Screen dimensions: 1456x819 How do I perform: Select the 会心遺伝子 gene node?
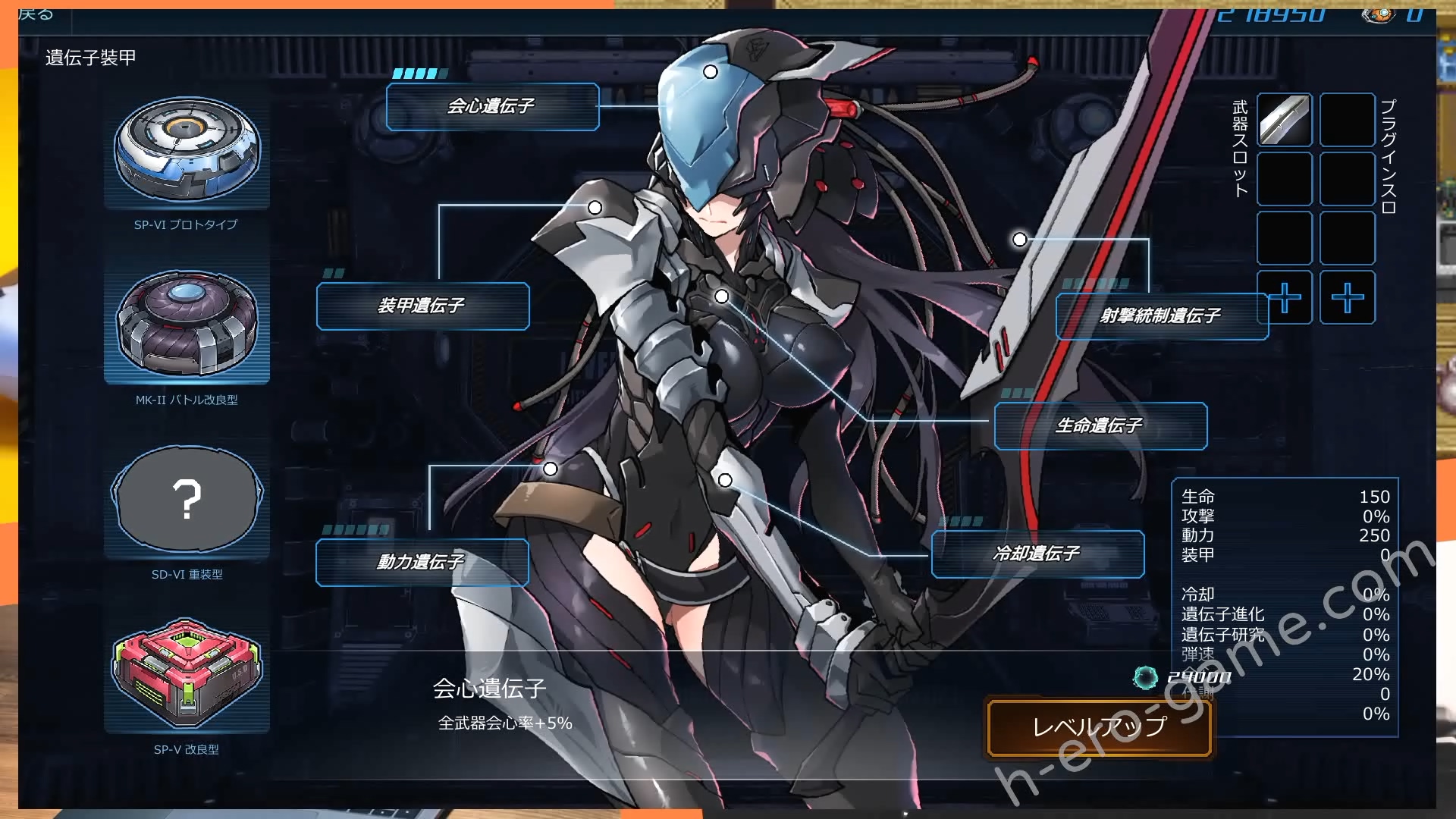(492, 107)
